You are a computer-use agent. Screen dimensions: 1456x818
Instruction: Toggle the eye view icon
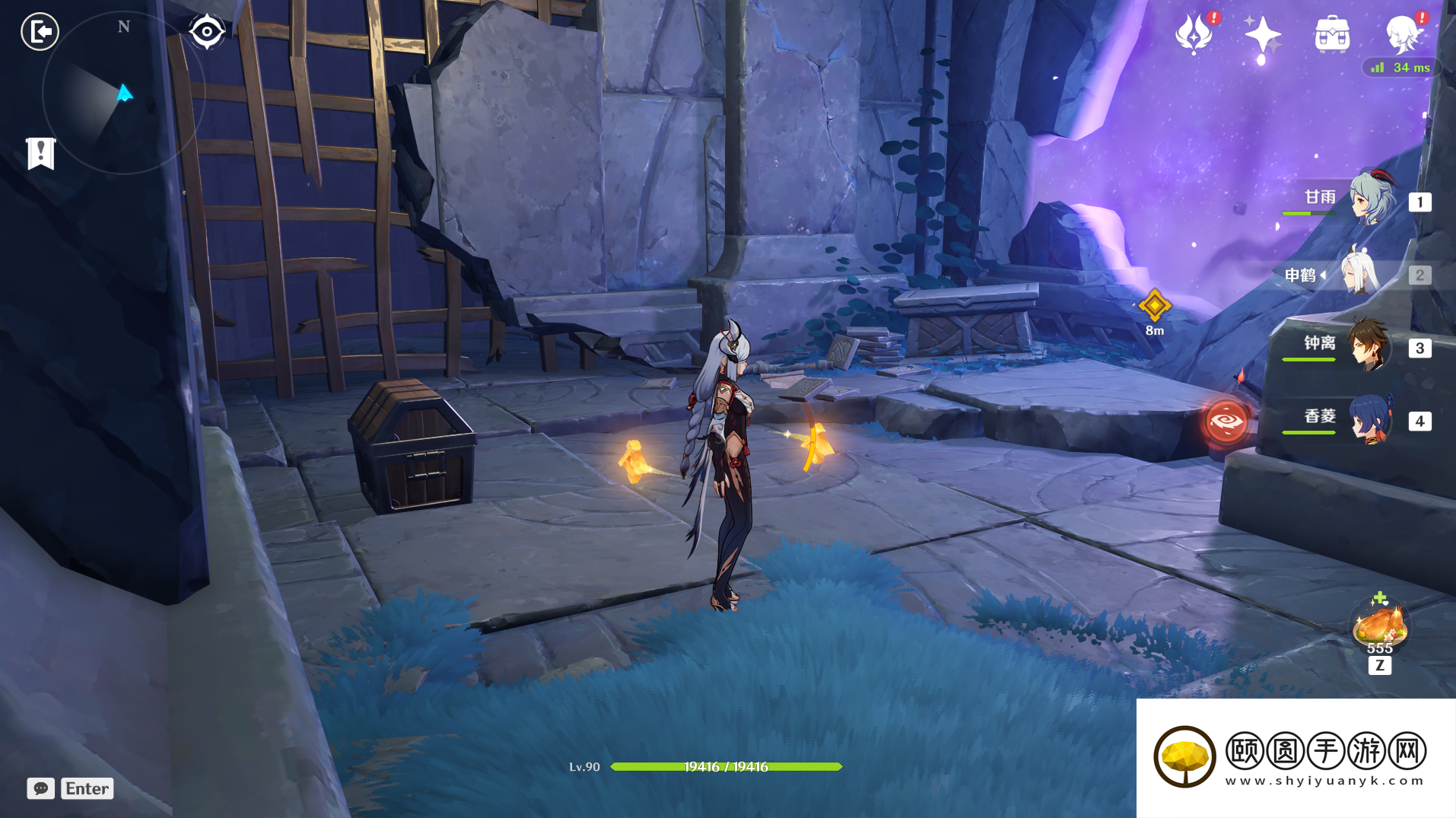pos(207,32)
